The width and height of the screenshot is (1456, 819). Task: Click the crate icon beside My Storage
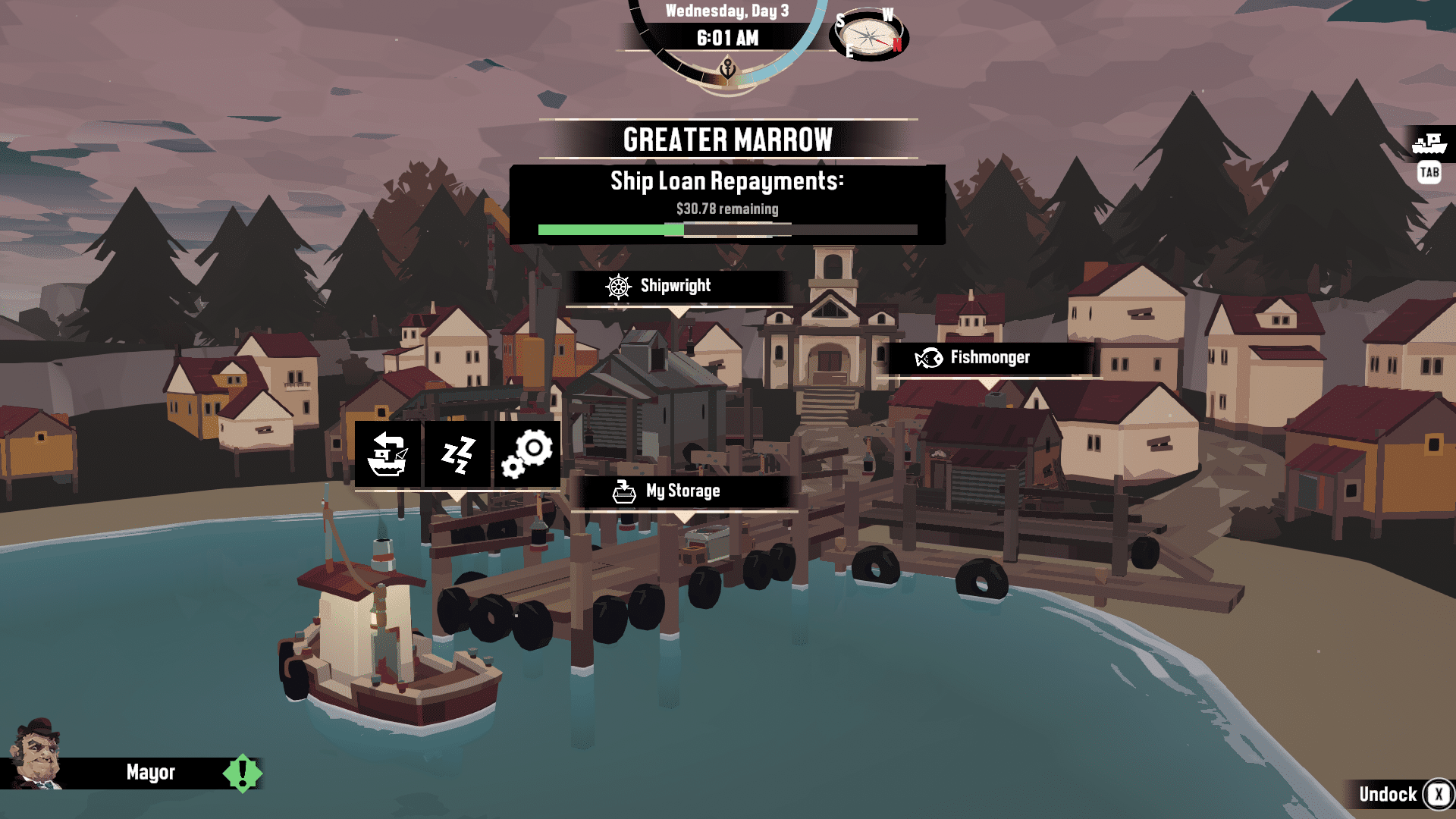(x=623, y=491)
